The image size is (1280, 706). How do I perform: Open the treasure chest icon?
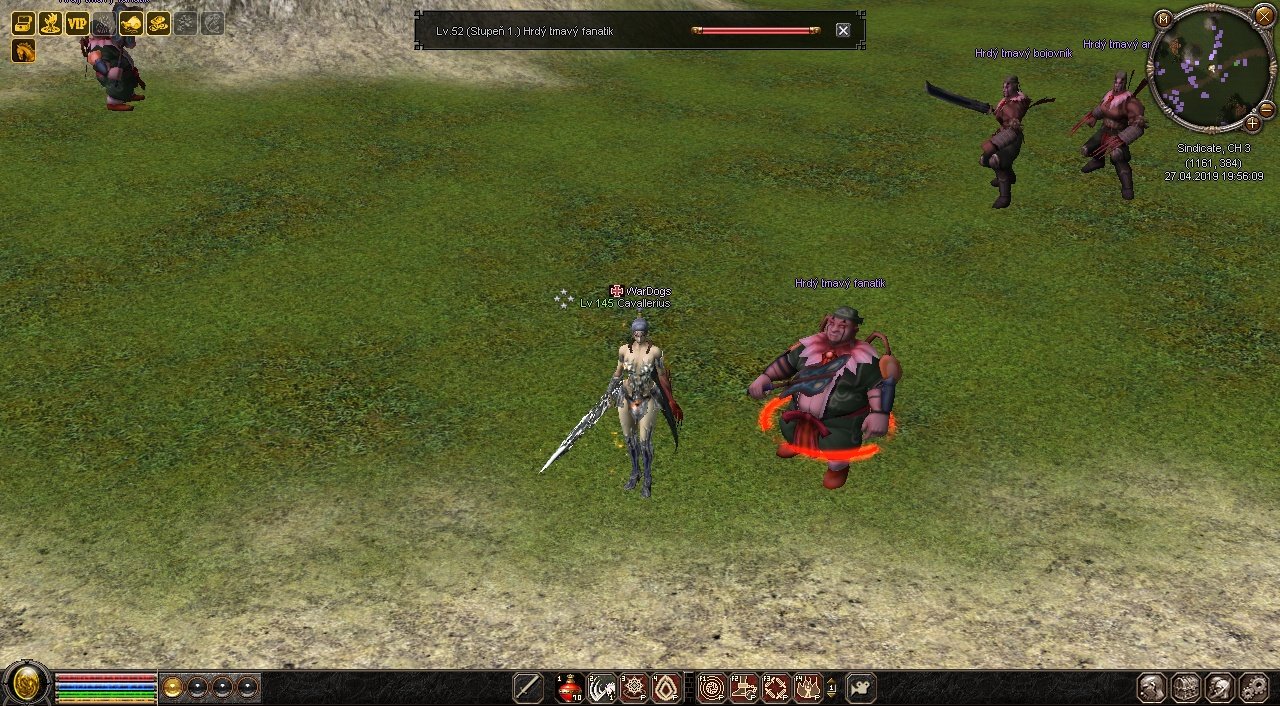tap(24, 23)
